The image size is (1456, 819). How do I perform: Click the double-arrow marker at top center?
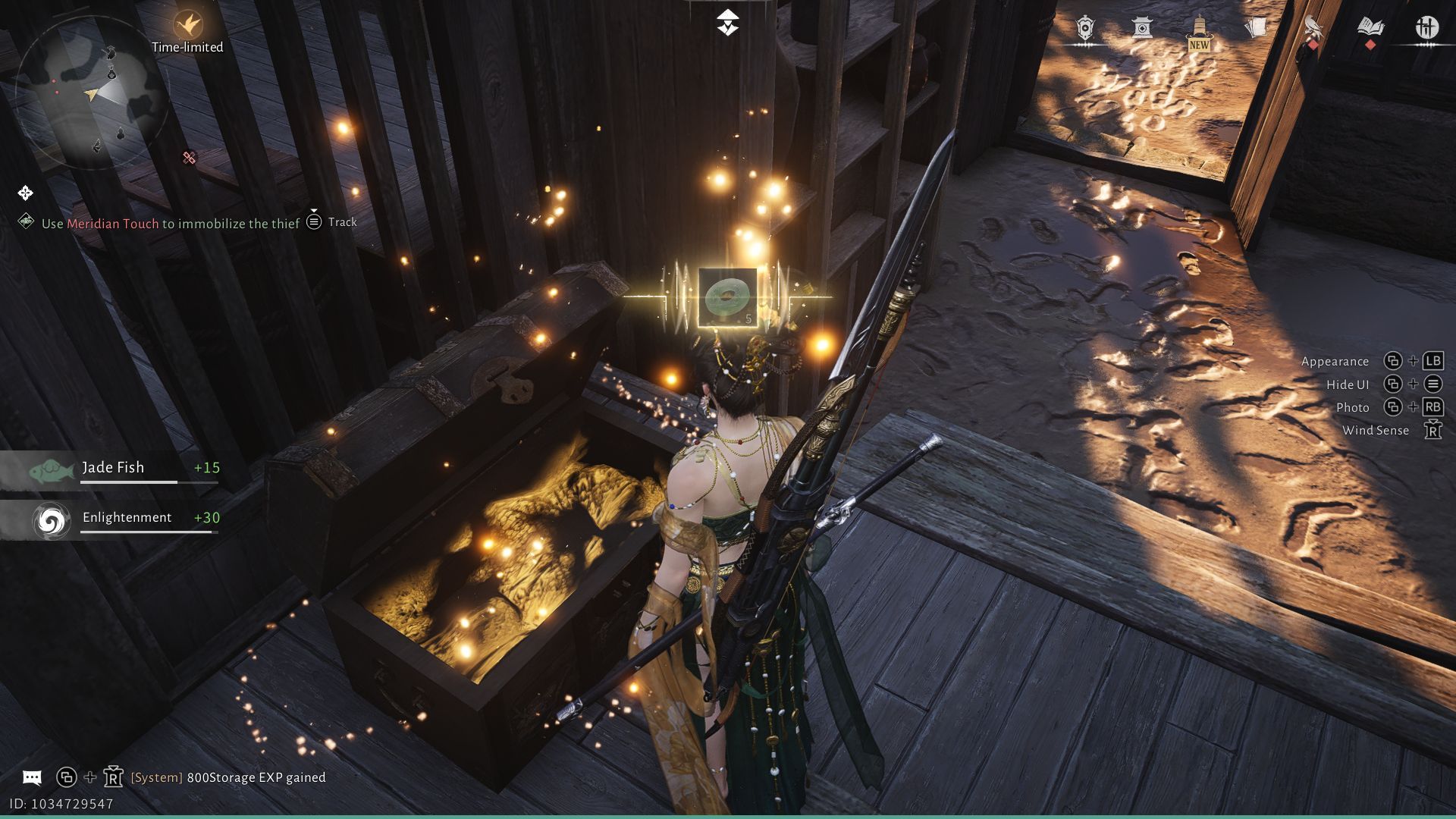727,23
